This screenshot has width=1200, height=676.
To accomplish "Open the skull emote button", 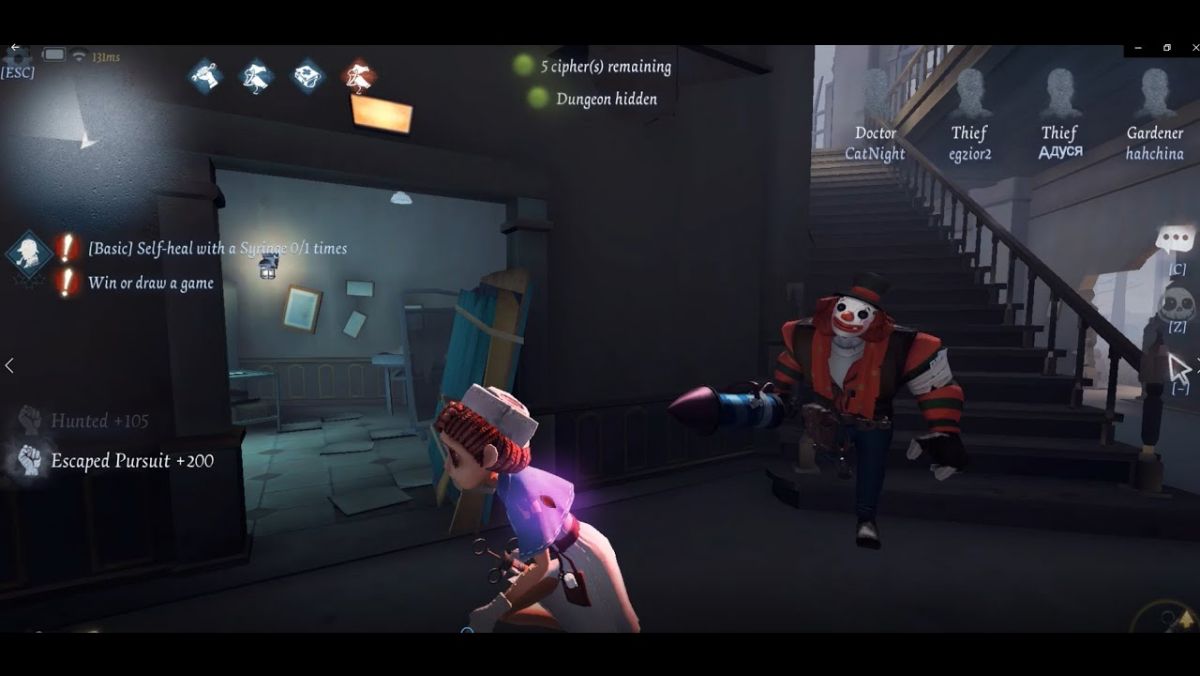I will [x=1177, y=302].
